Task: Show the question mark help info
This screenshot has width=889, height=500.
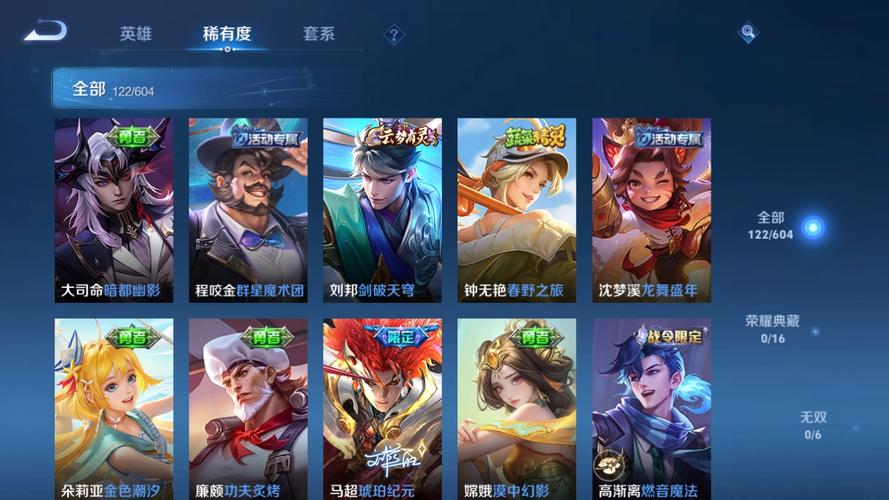Action: click(394, 35)
